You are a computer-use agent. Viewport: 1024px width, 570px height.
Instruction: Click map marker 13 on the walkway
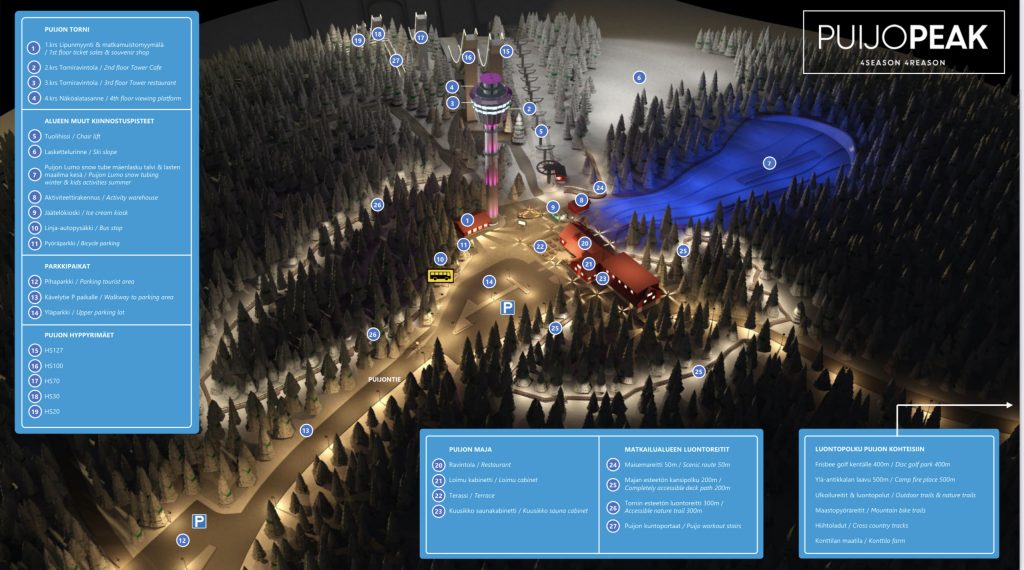[306, 430]
